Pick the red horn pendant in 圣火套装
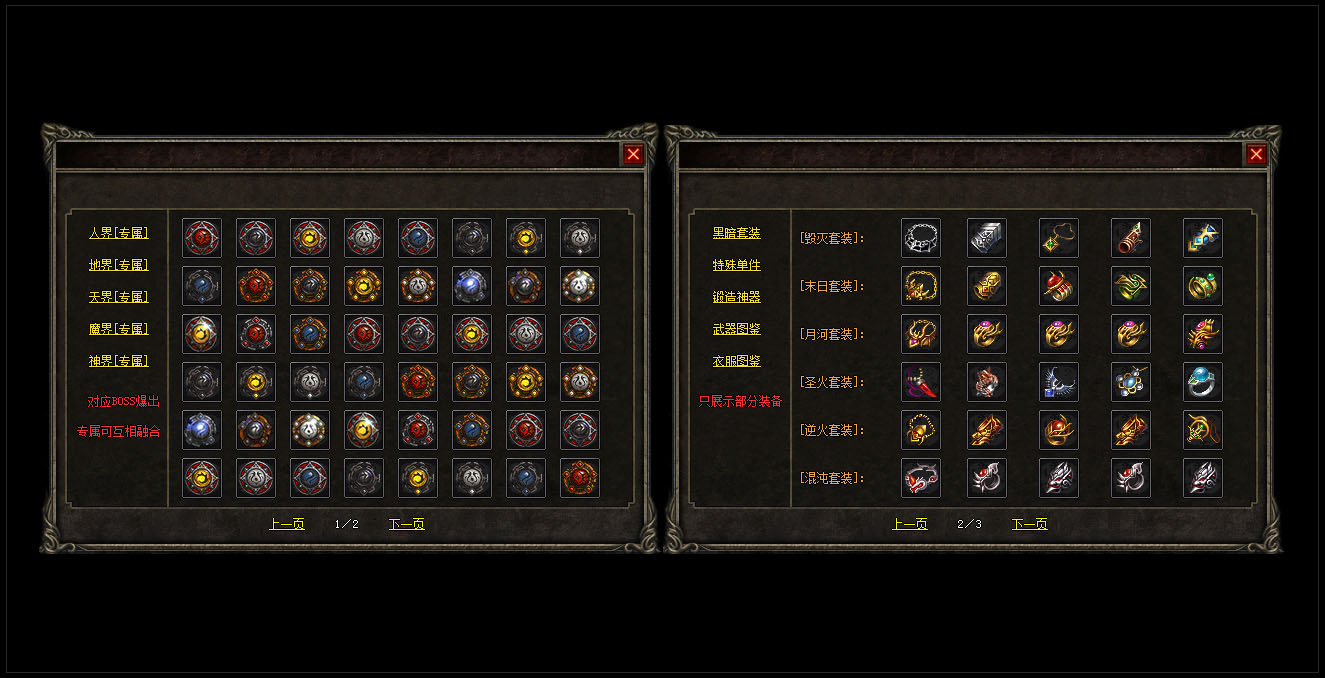 (920, 382)
